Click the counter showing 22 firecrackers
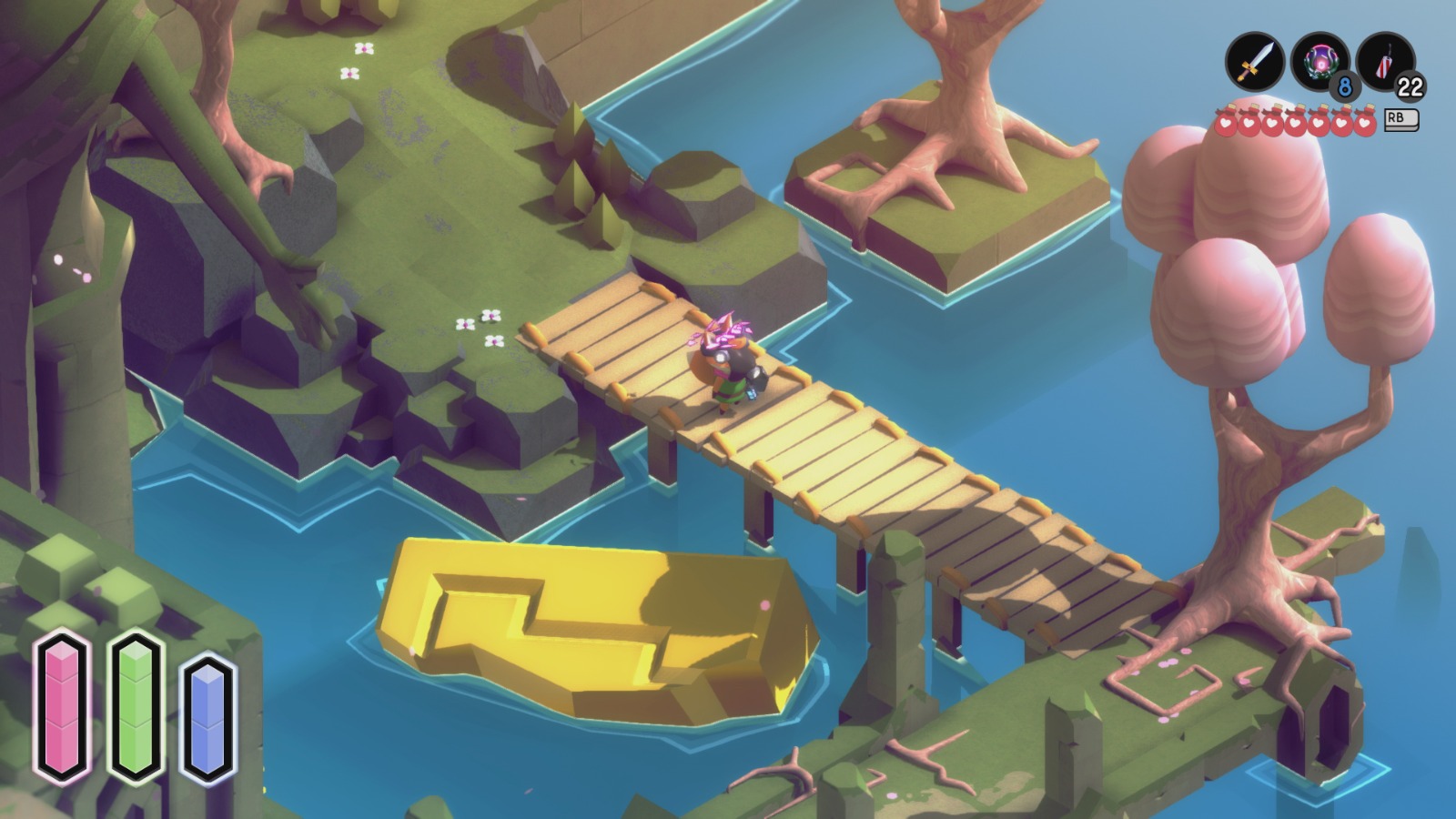Viewport: 1456px width, 819px height. (1409, 88)
